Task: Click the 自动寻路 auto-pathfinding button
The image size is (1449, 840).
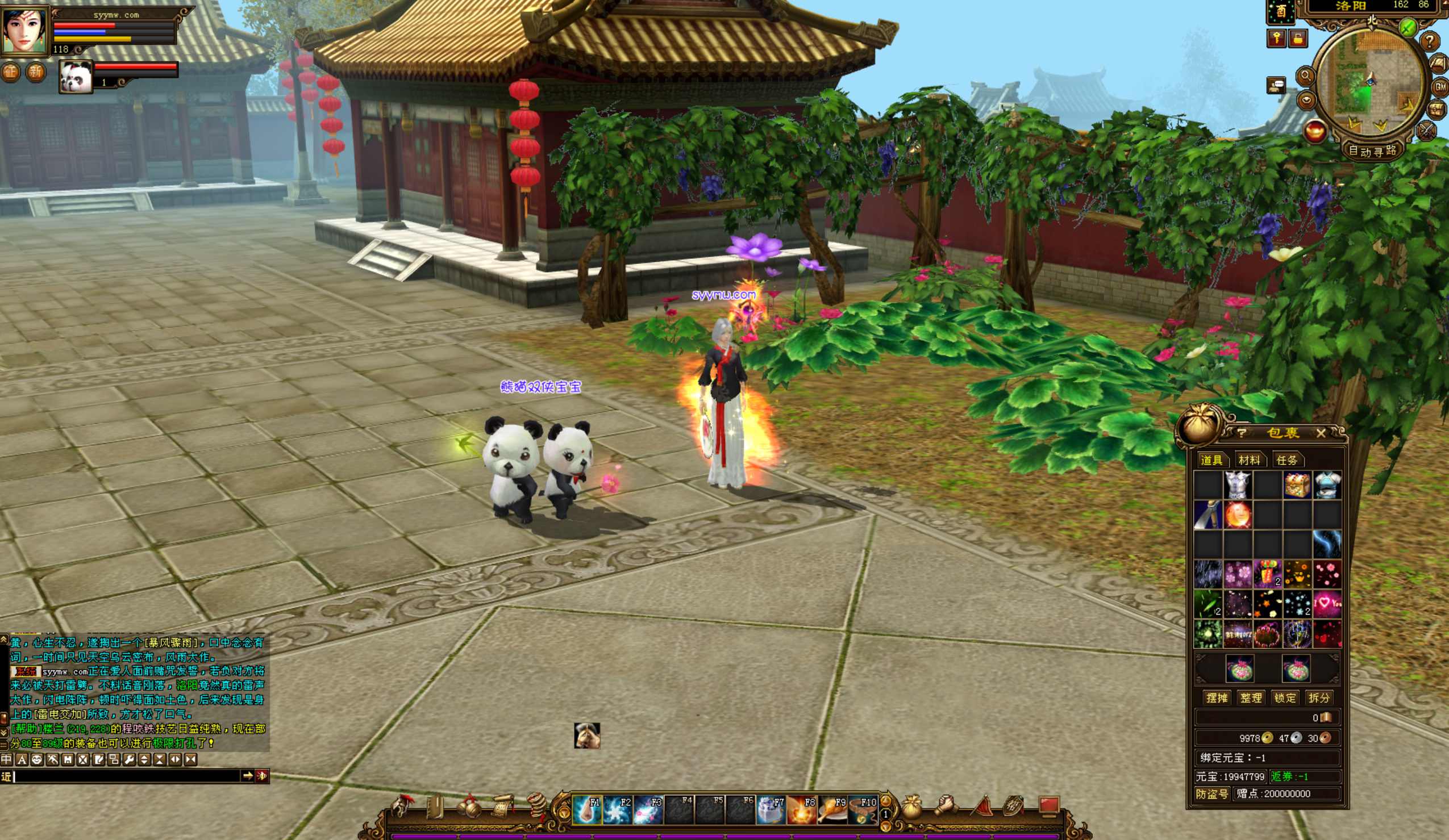Action: click(1372, 151)
